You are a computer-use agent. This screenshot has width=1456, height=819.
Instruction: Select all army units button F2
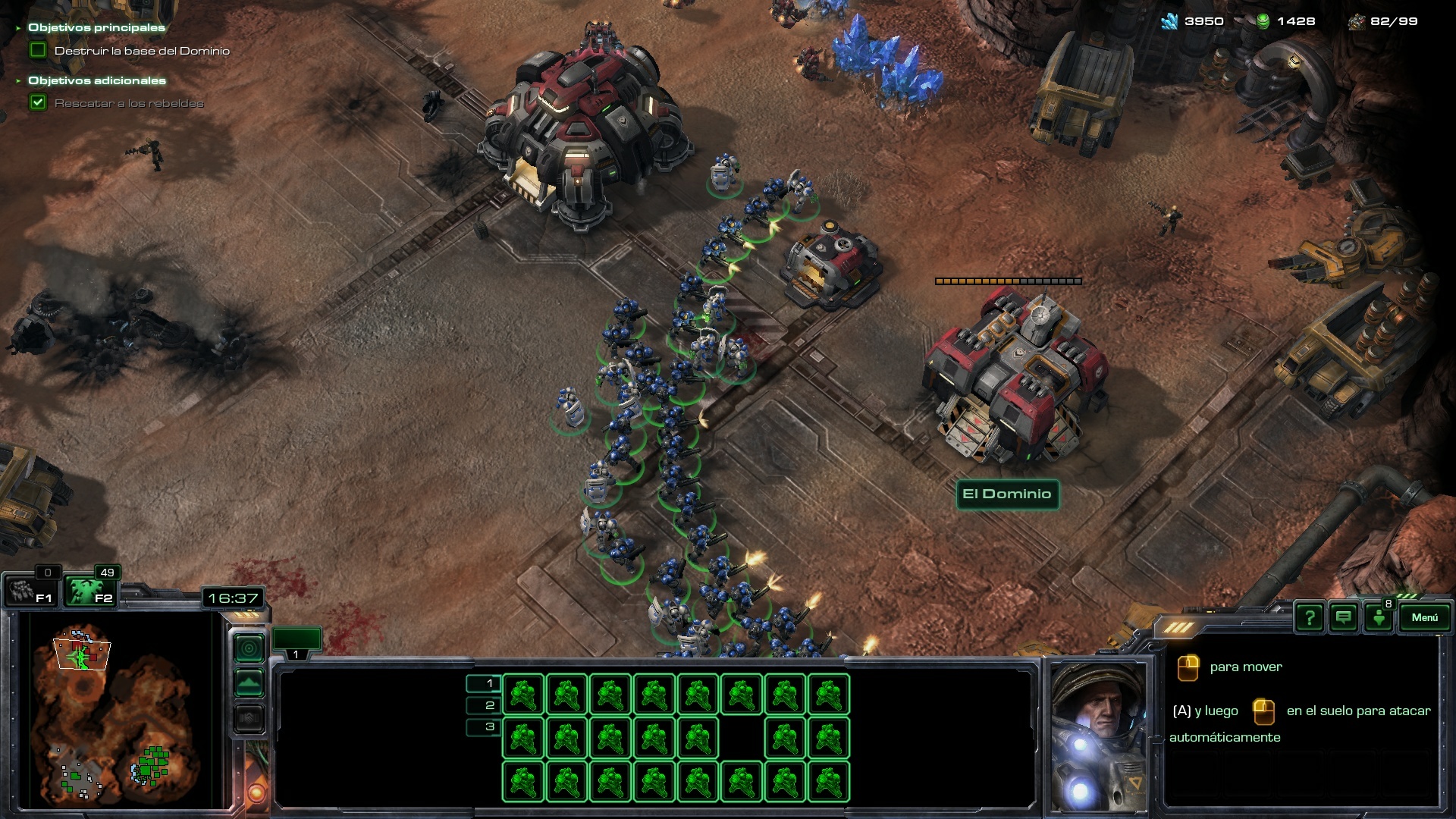tap(89, 591)
